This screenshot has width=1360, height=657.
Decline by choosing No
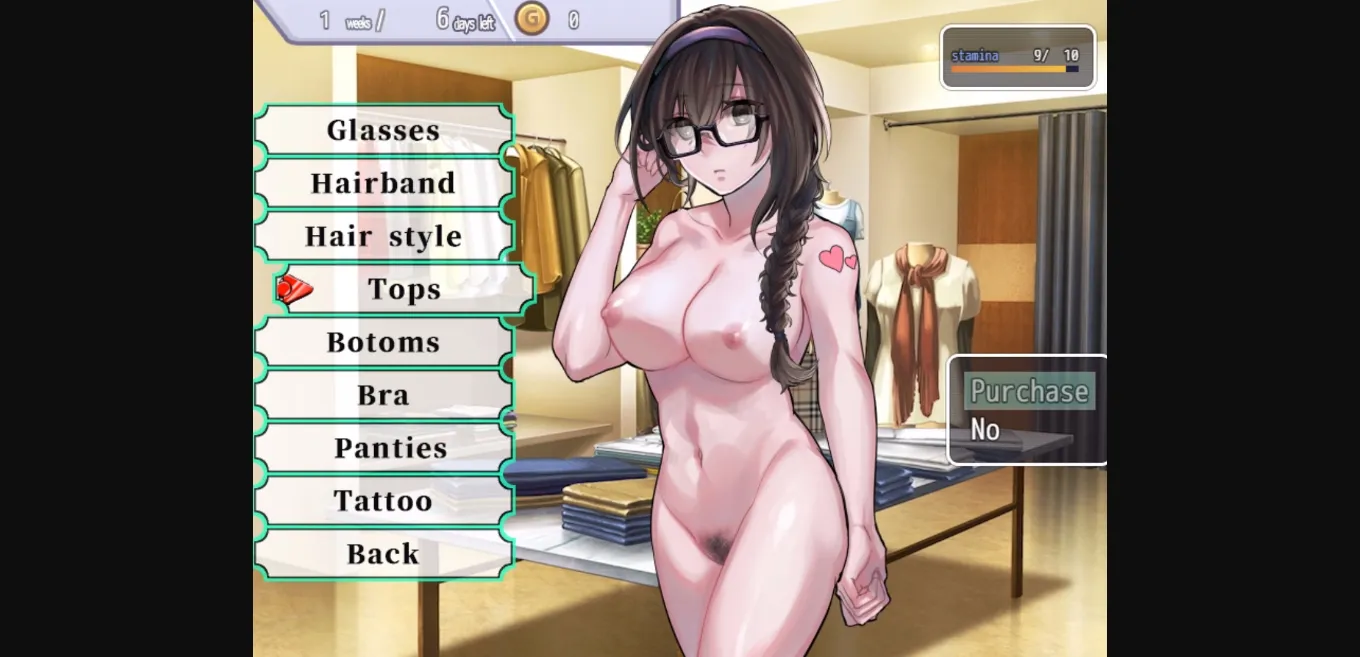(x=985, y=430)
